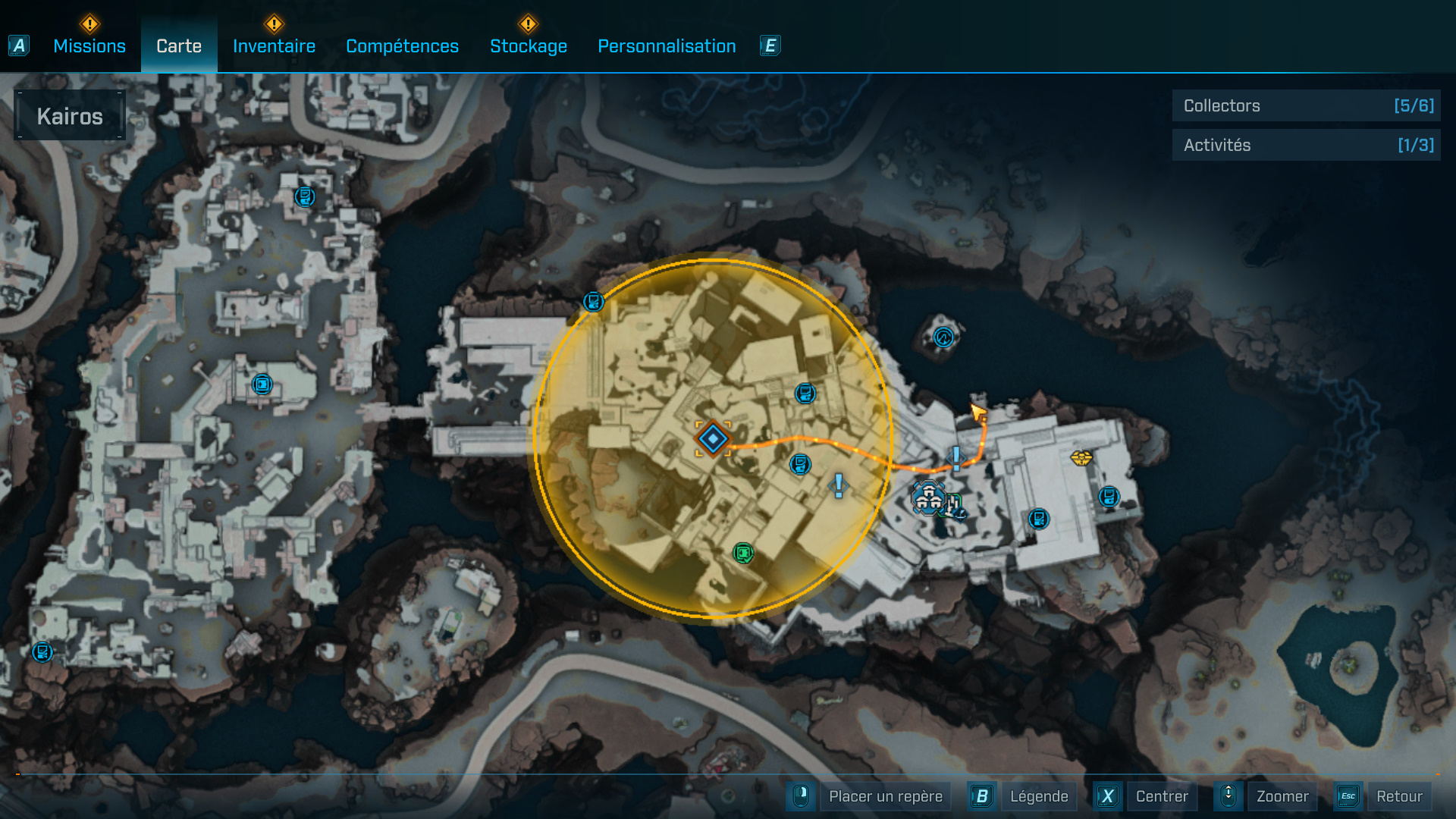Image resolution: width=1456 pixels, height=819 pixels.
Task: Open the Stockage tab
Action: (x=529, y=46)
